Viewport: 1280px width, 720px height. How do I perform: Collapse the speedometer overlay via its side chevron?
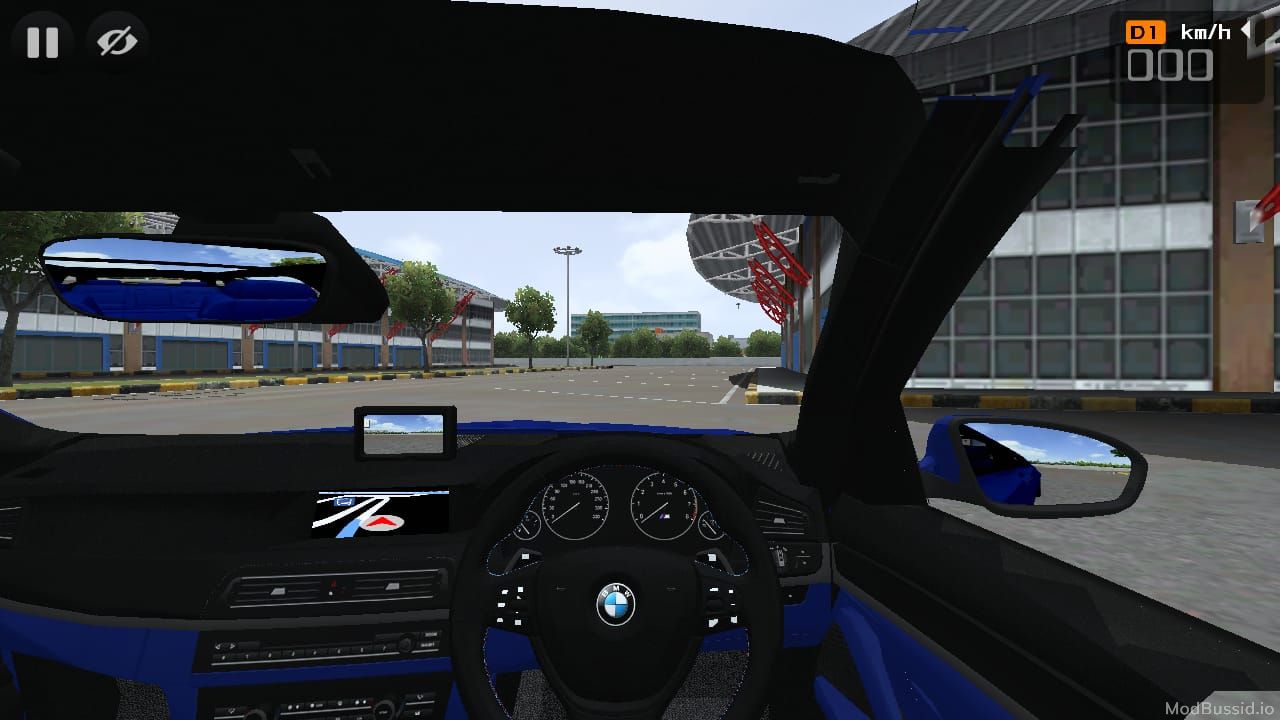click(x=1245, y=30)
